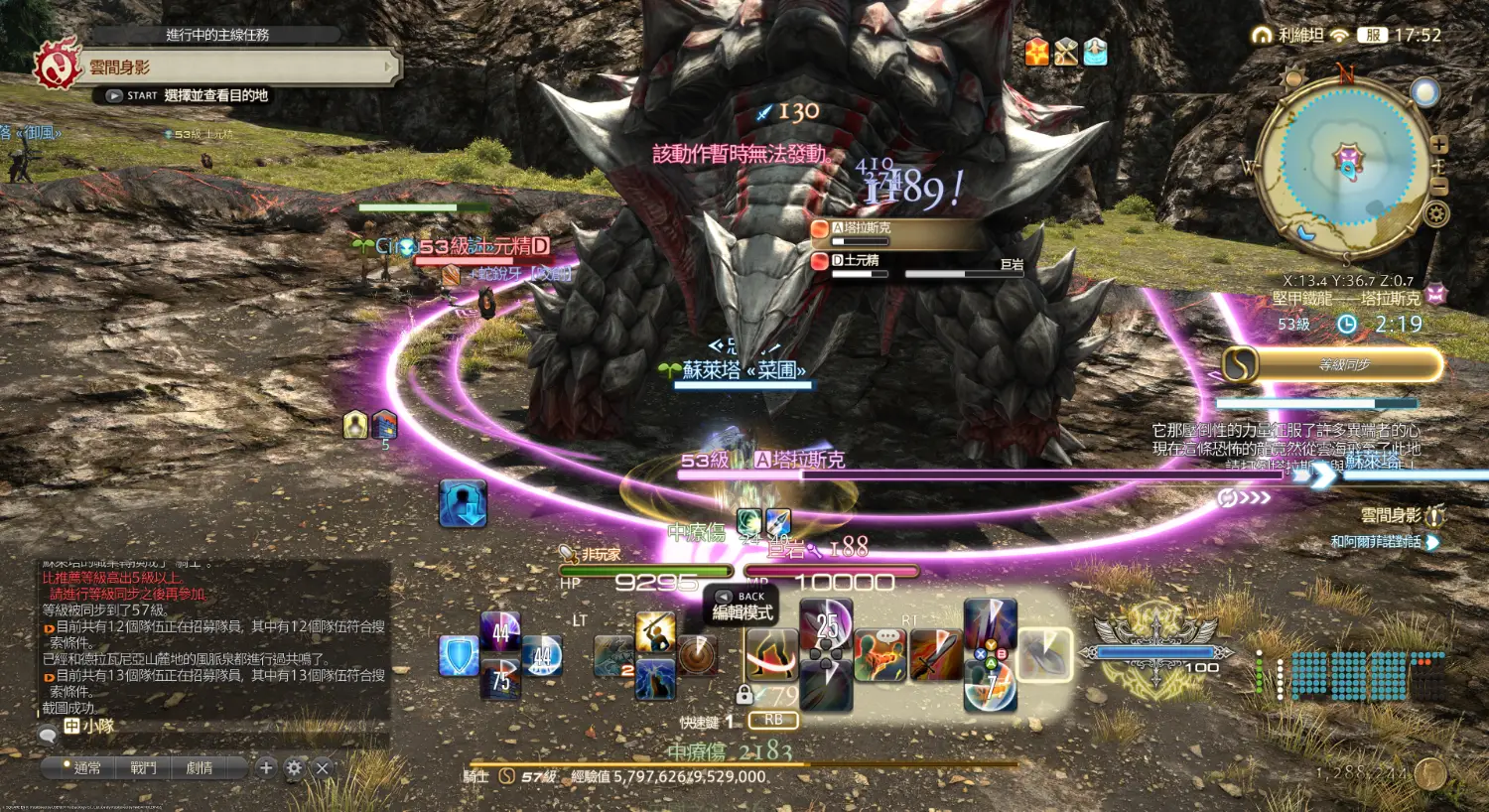Image resolution: width=1489 pixels, height=812 pixels.
Task: Open chat log settings gear
Action: coord(294,767)
